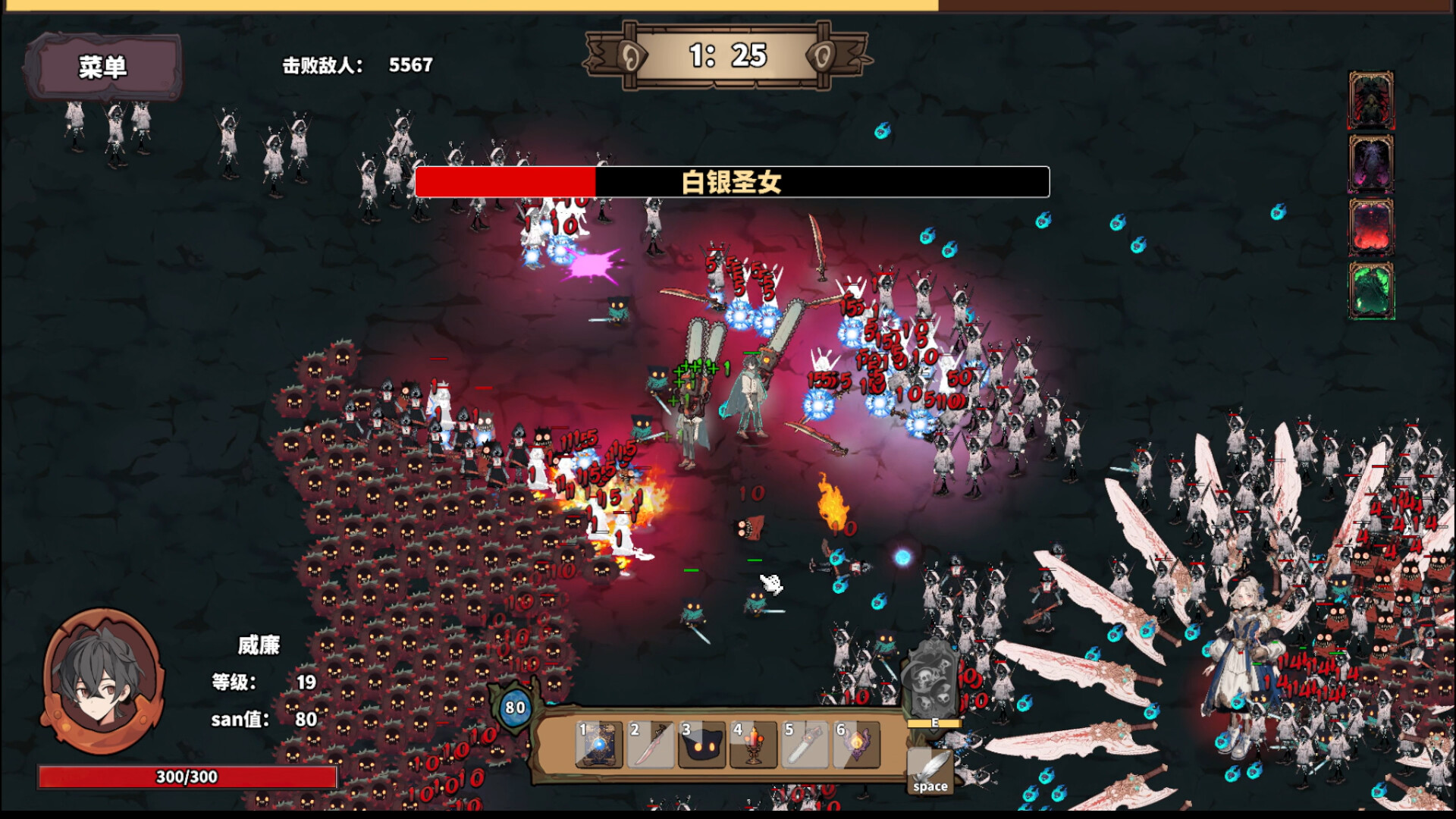Select the red summon card on the right panel
Image resolution: width=1456 pixels, height=819 pixels.
click(1373, 227)
